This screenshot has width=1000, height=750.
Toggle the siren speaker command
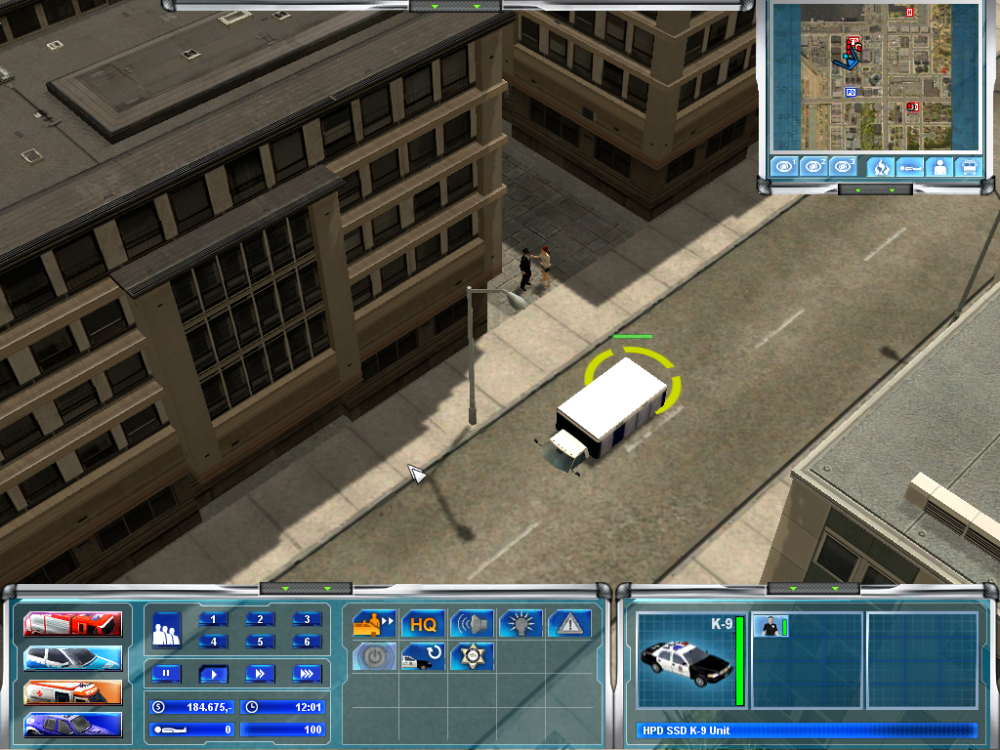click(x=472, y=624)
